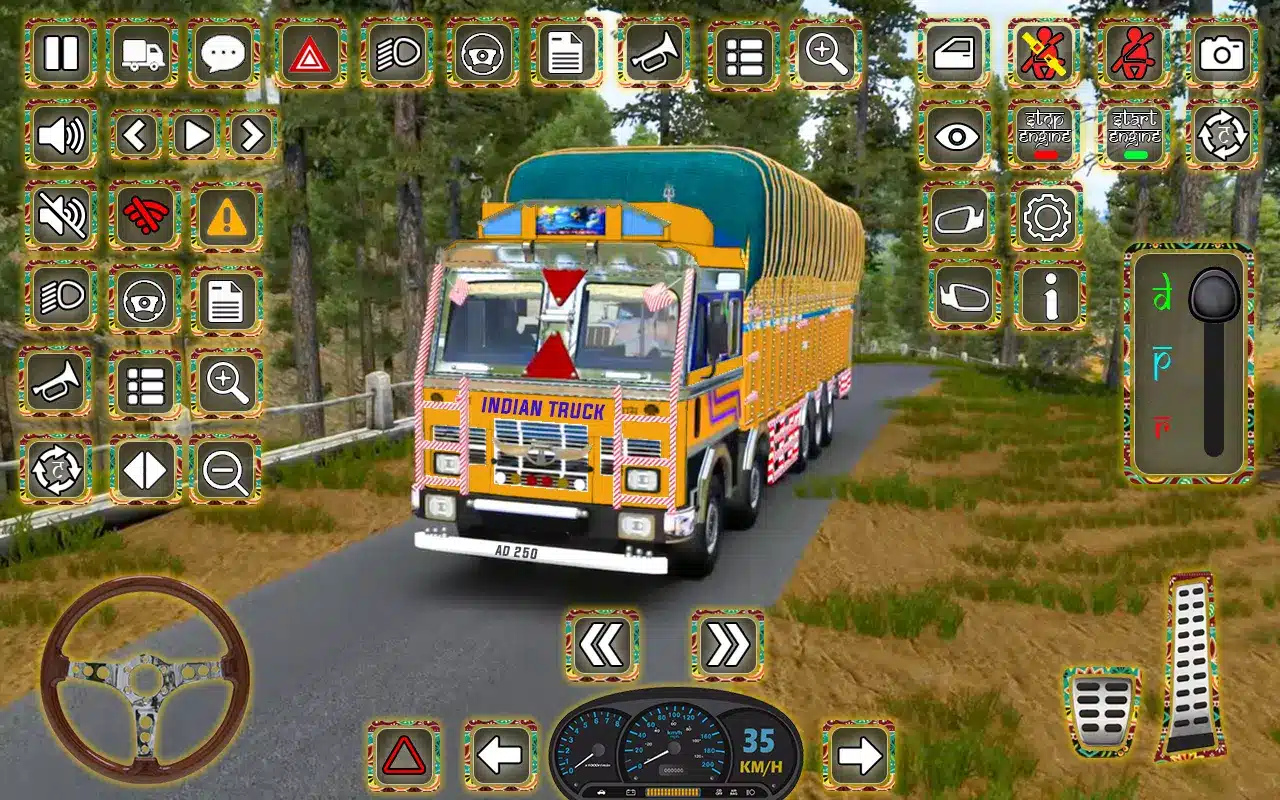Viewport: 1280px width, 800px height.
Task: Toggle the eye view icon
Action: pos(956,134)
